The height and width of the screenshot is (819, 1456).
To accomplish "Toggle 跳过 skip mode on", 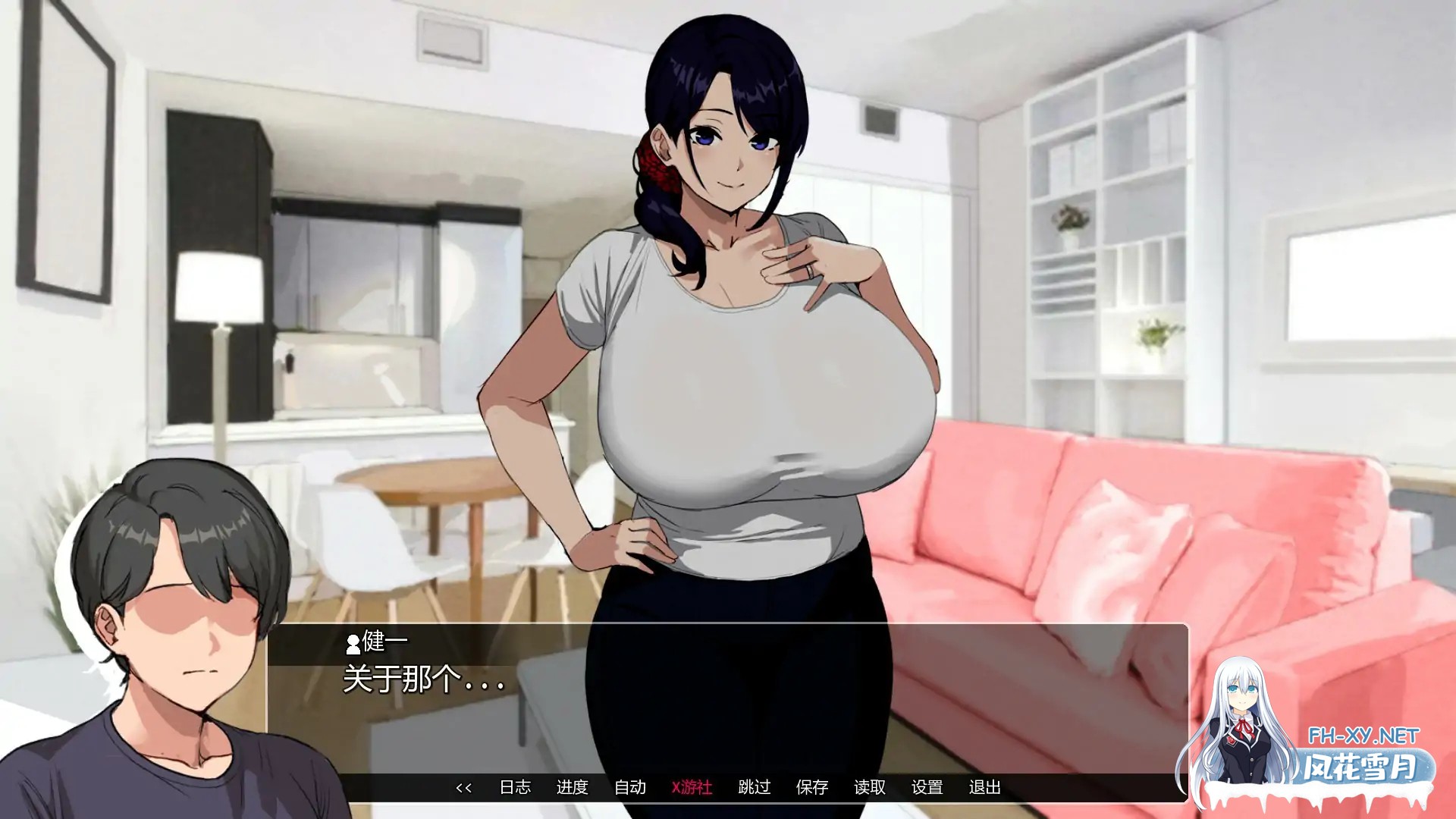I will (754, 788).
